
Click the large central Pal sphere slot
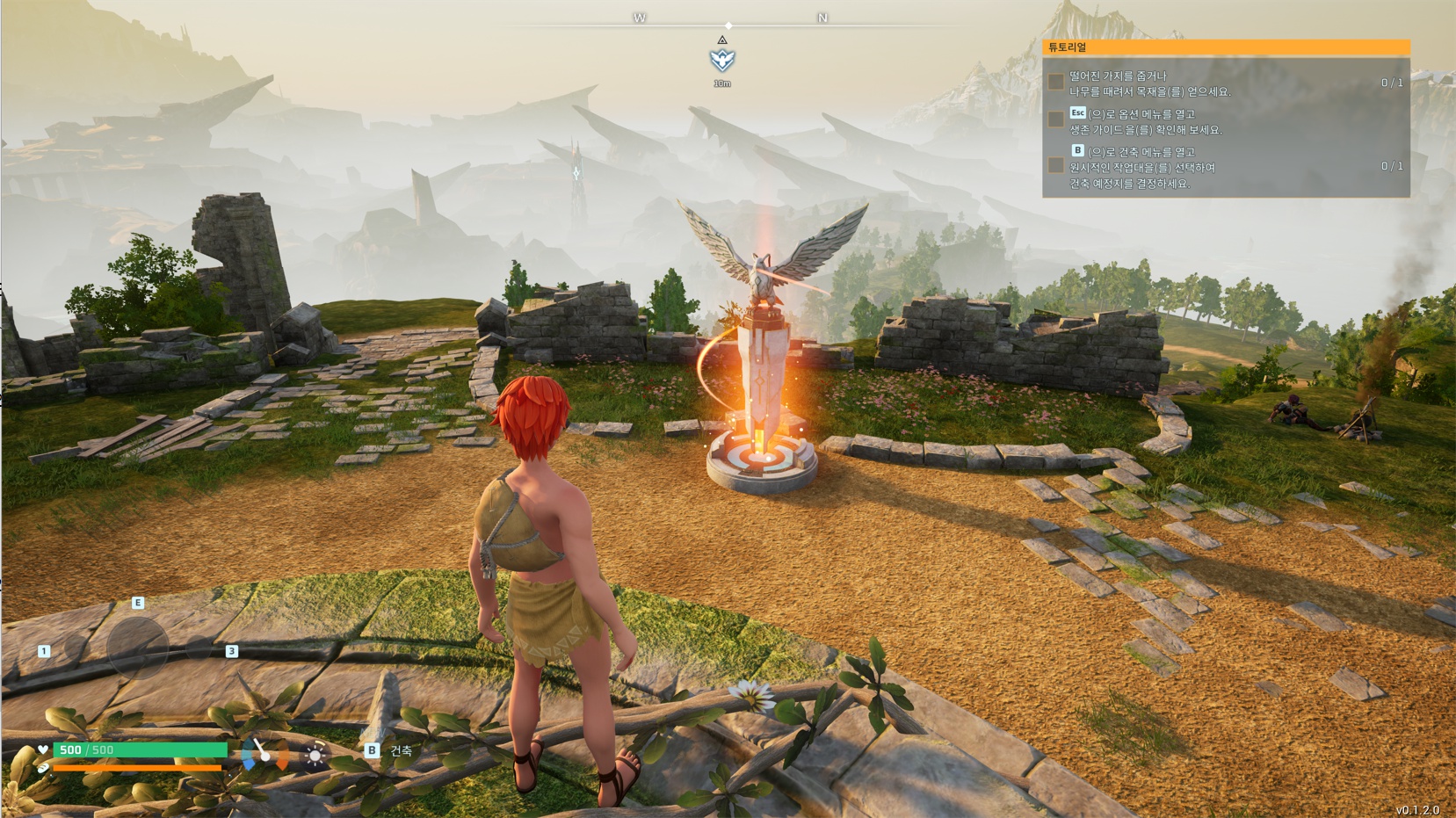pyautogui.click(x=137, y=648)
